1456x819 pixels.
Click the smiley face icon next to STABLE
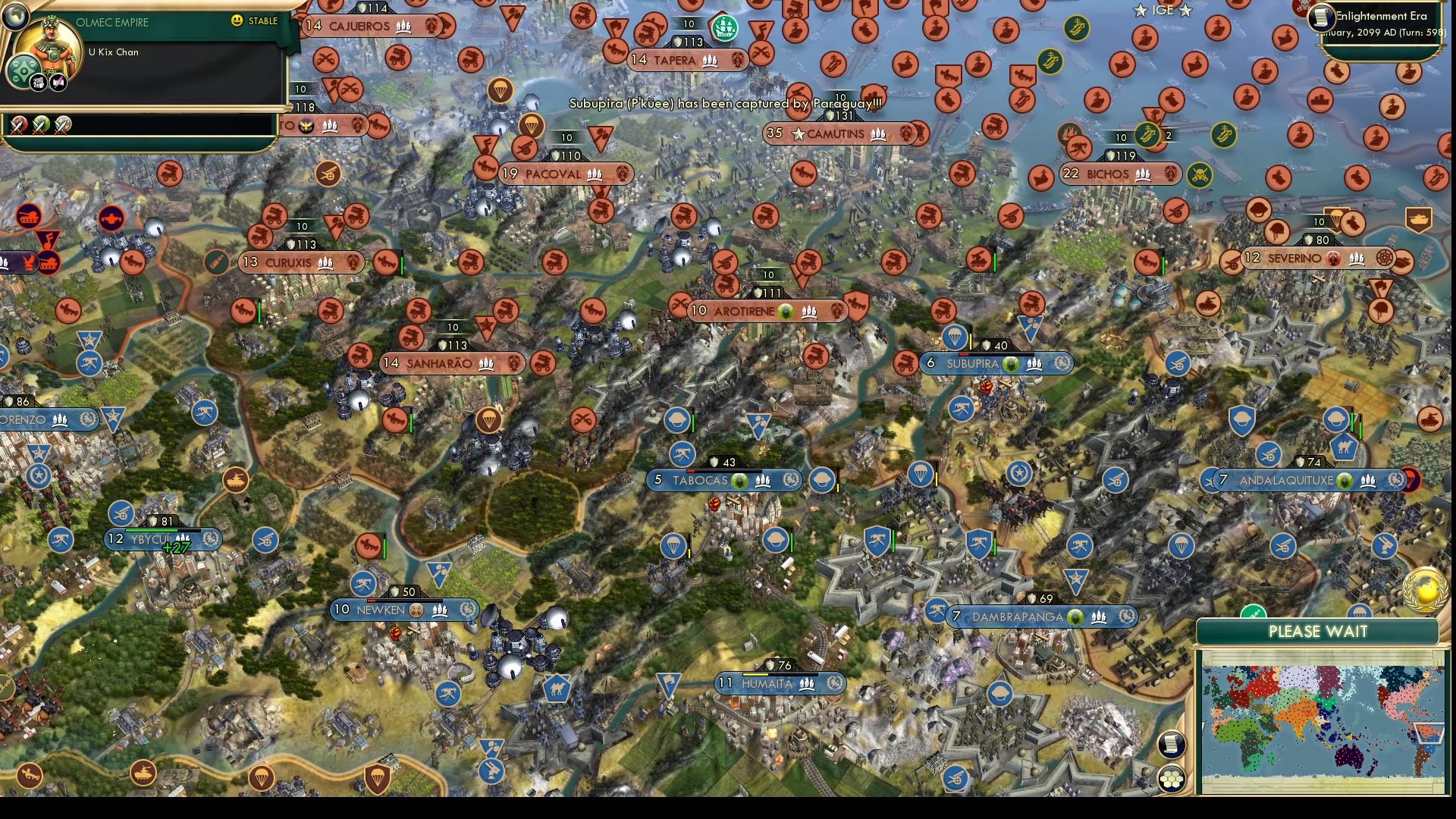(237, 21)
